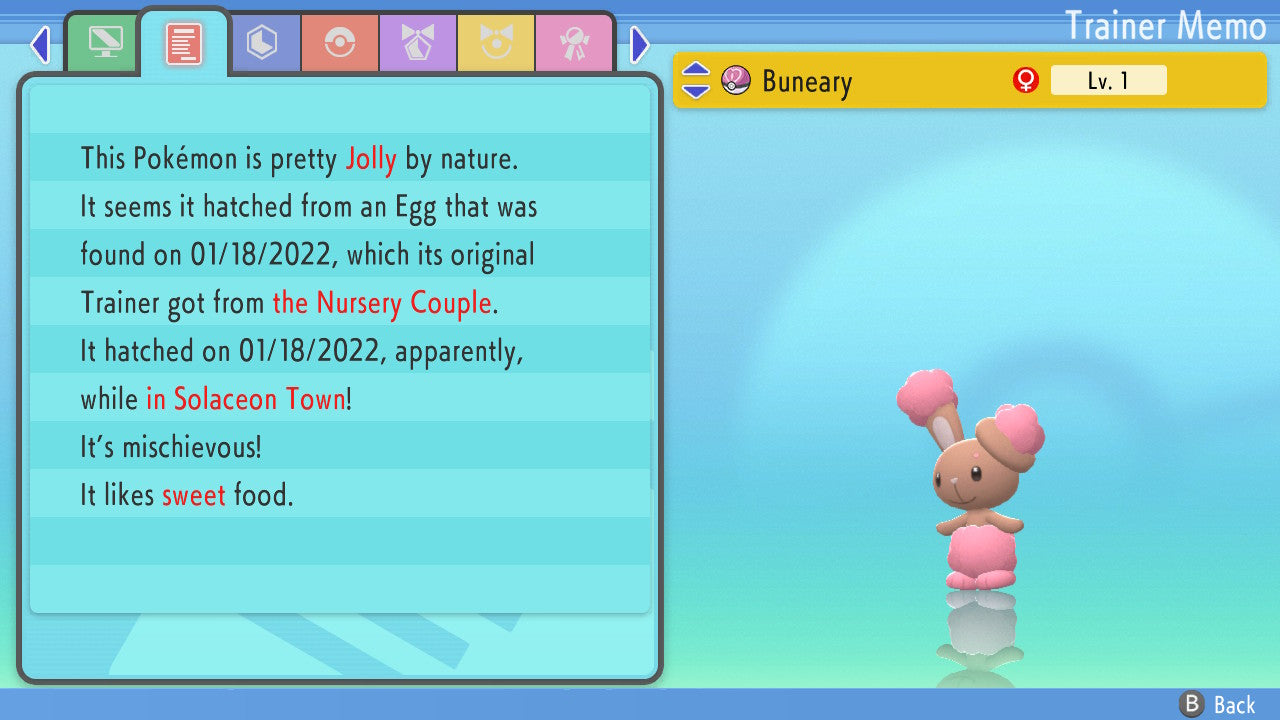Screen dimensions: 1280x720
Task: Switch to the Poké Ball moves tab
Action: point(340,44)
